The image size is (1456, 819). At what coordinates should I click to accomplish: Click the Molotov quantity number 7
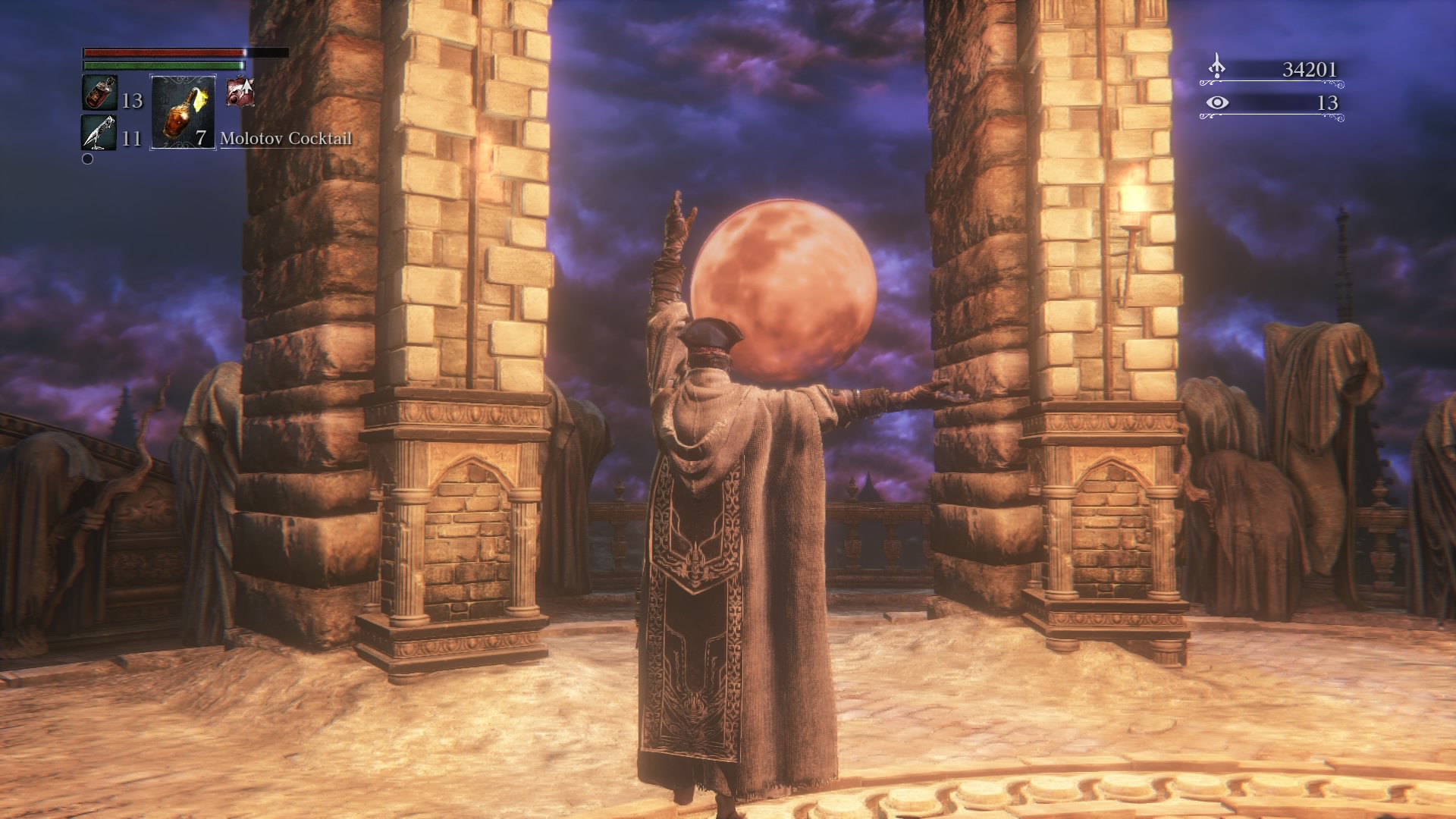pos(201,139)
